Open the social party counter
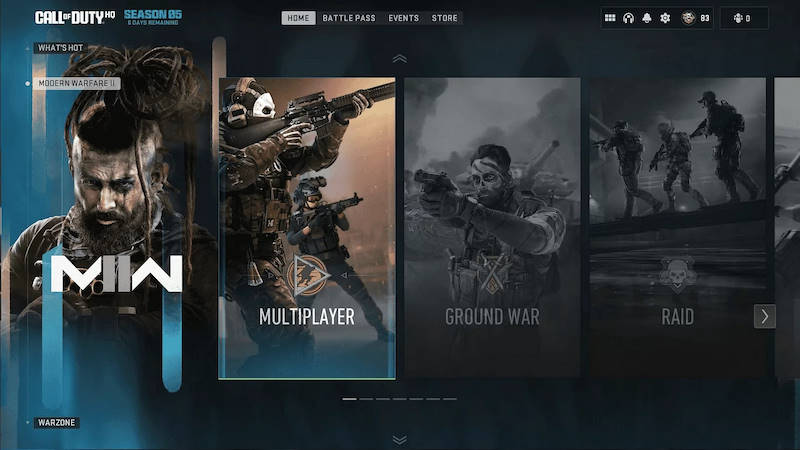The height and width of the screenshot is (450, 800). [742, 18]
